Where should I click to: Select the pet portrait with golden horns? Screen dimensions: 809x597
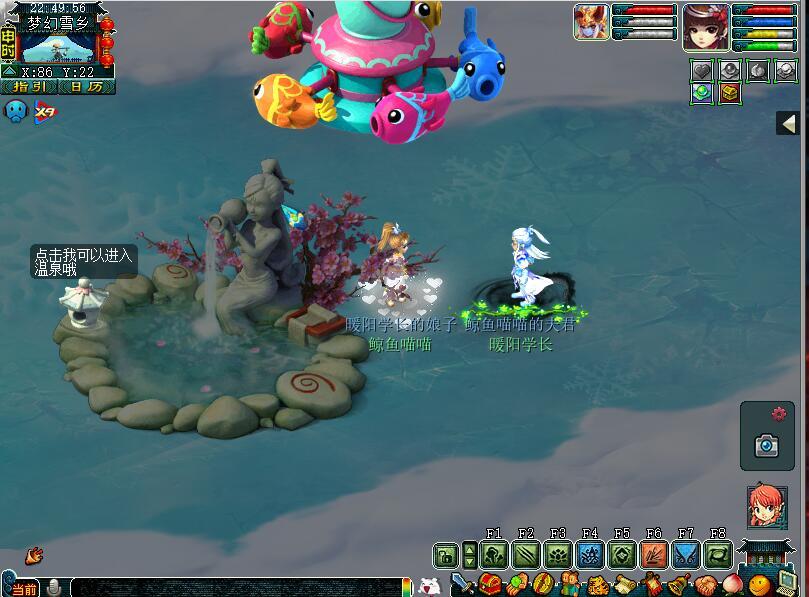591,22
